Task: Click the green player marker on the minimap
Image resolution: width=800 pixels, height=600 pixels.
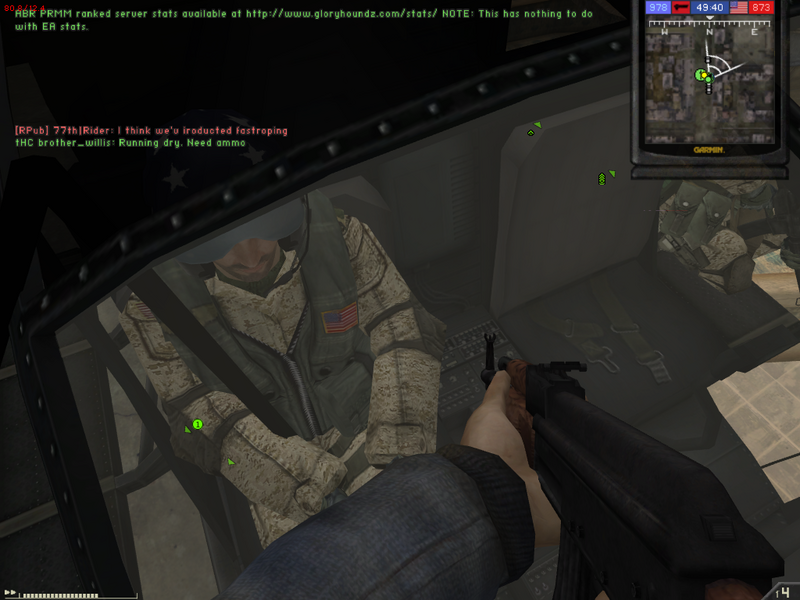Action: [702, 74]
